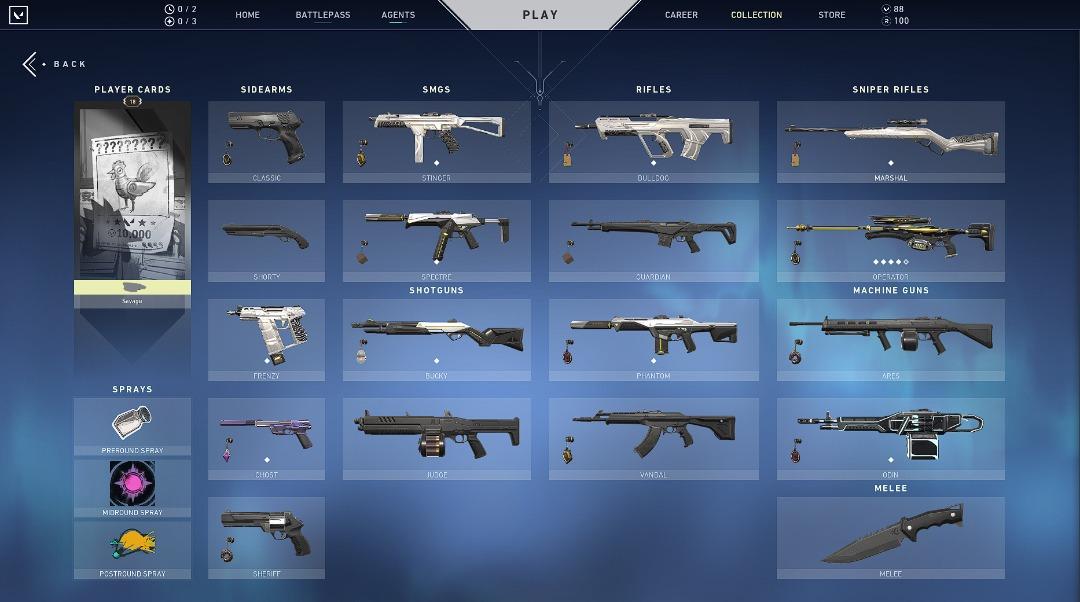Click the Valorant logo in the top corner
This screenshot has width=1080, height=602.
click(x=18, y=15)
